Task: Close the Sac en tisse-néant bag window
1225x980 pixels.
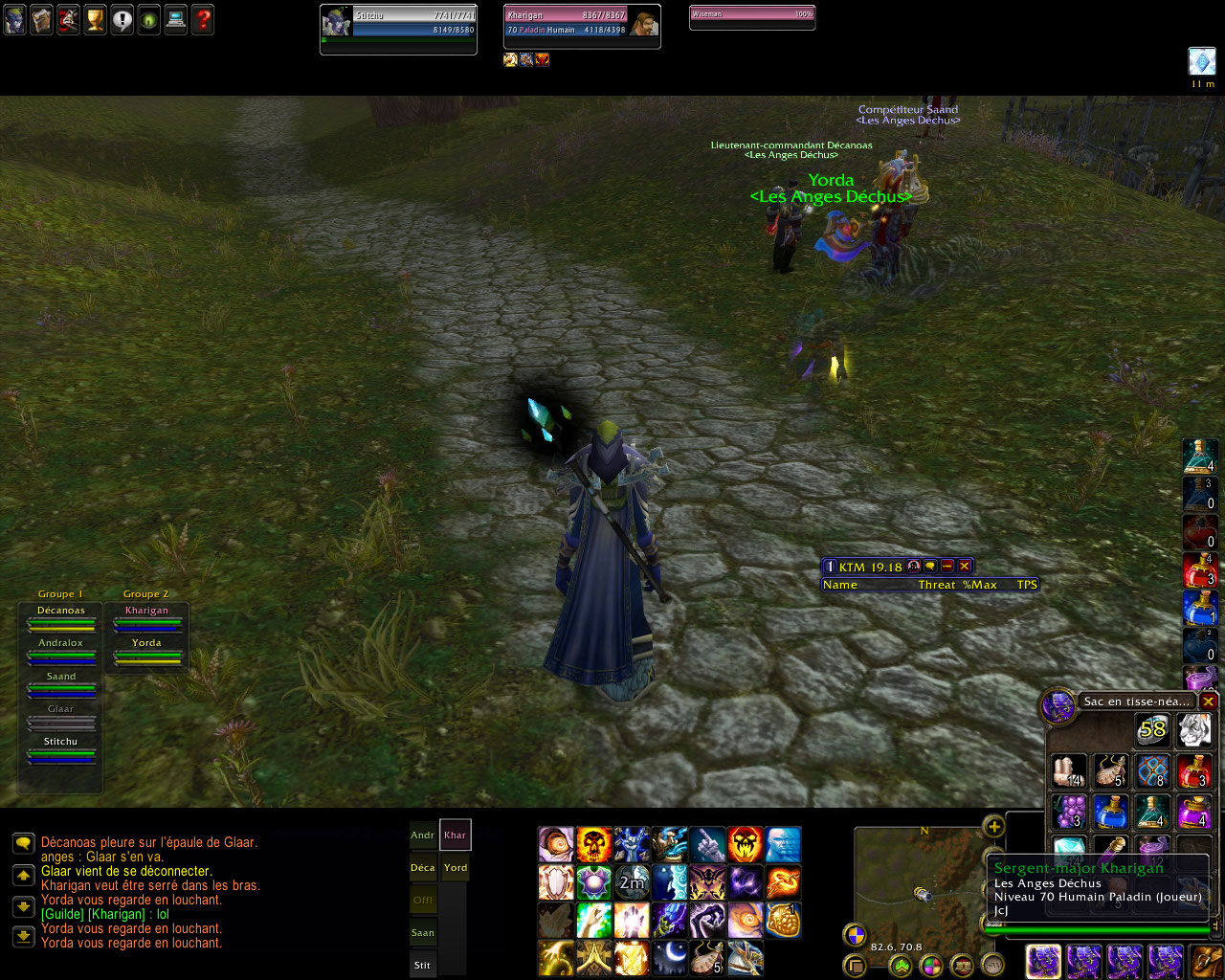Action: (x=1209, y=702)
